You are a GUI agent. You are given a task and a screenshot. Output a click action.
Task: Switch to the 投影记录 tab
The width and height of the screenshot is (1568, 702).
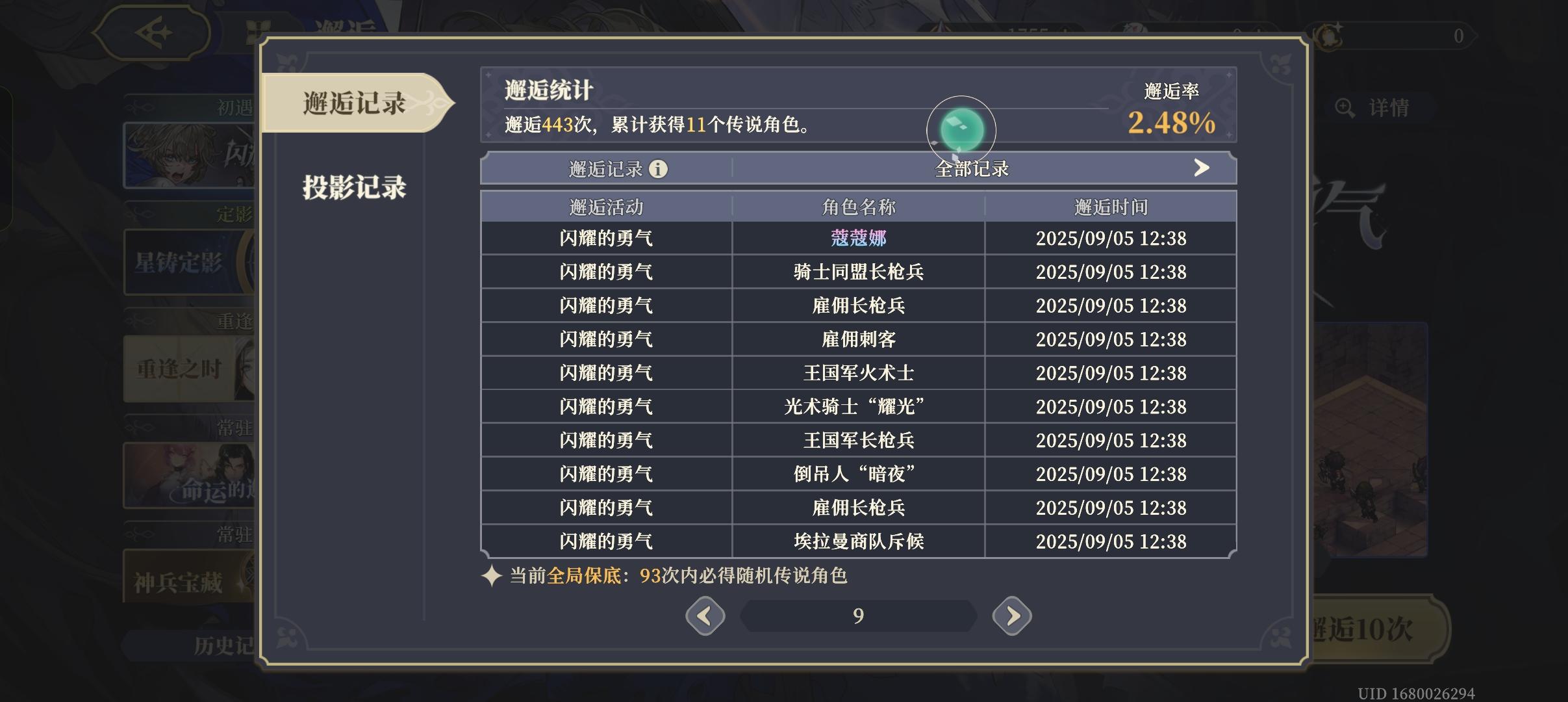coord(354,188)
